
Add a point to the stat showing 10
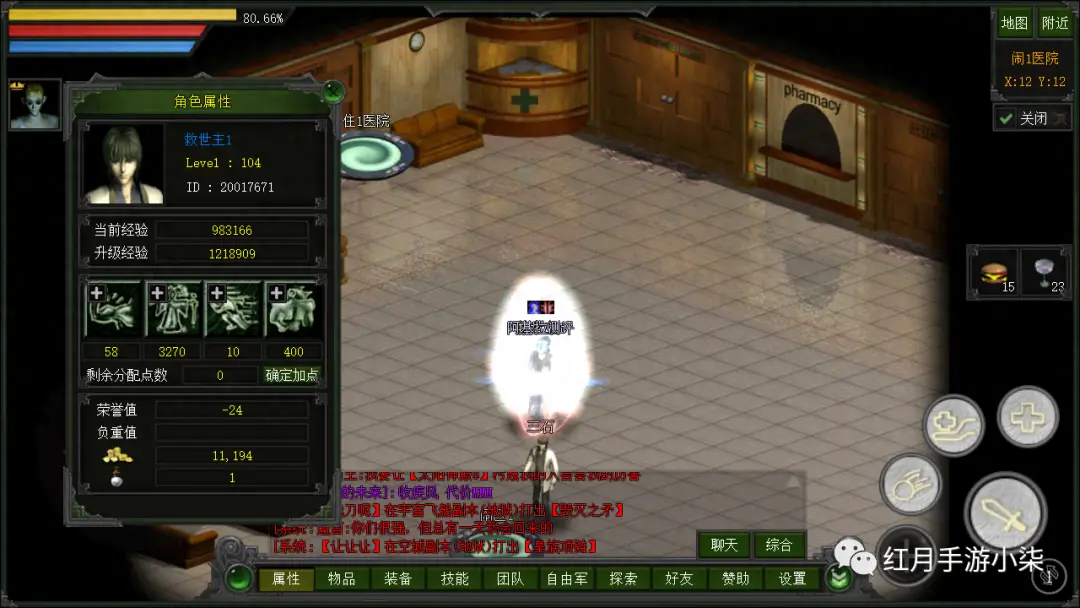coord(215,293)
